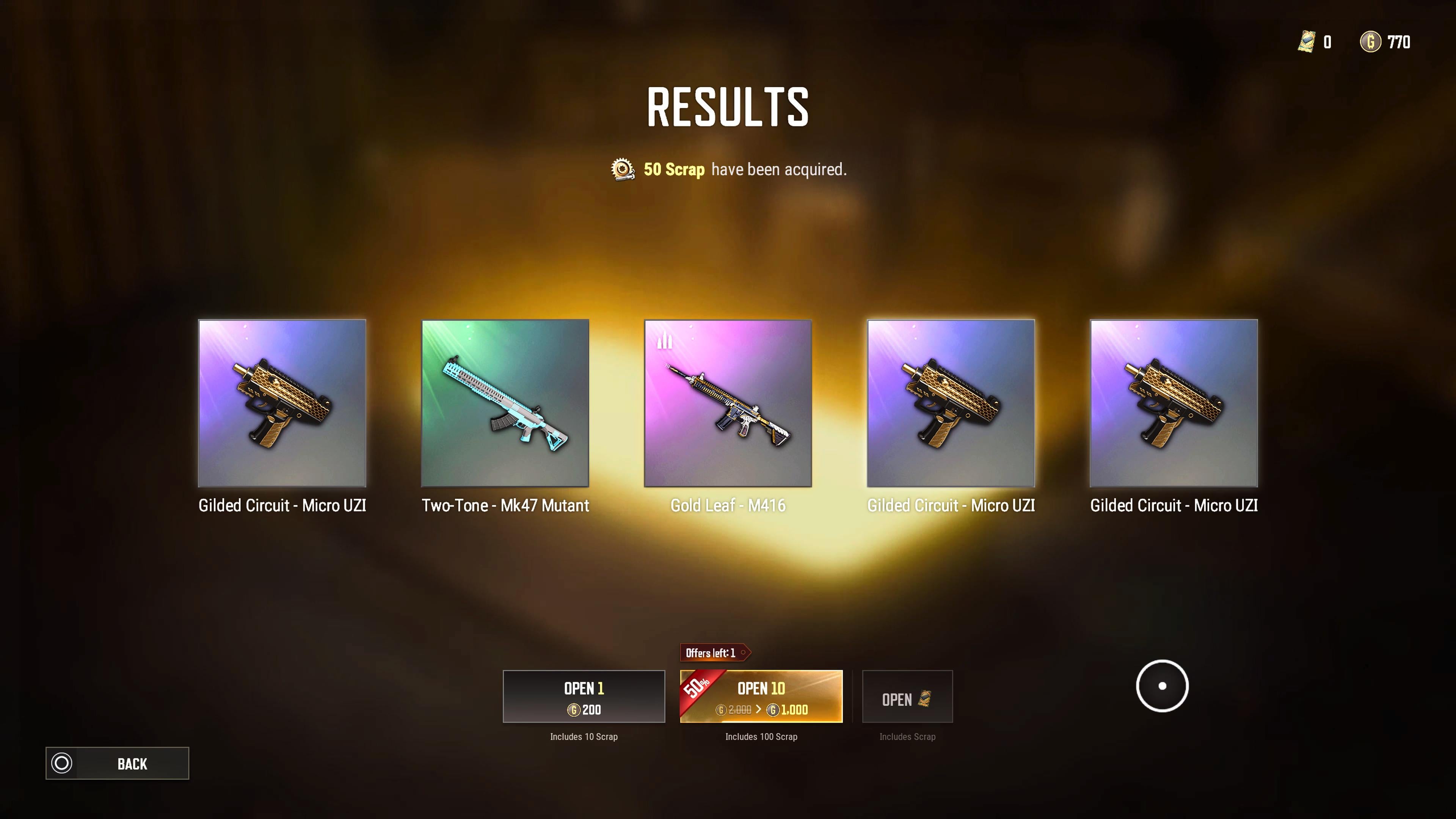Choose the discounted Open 10 offer
Viewport: 1456px width, 819px height.
point(761,697)
